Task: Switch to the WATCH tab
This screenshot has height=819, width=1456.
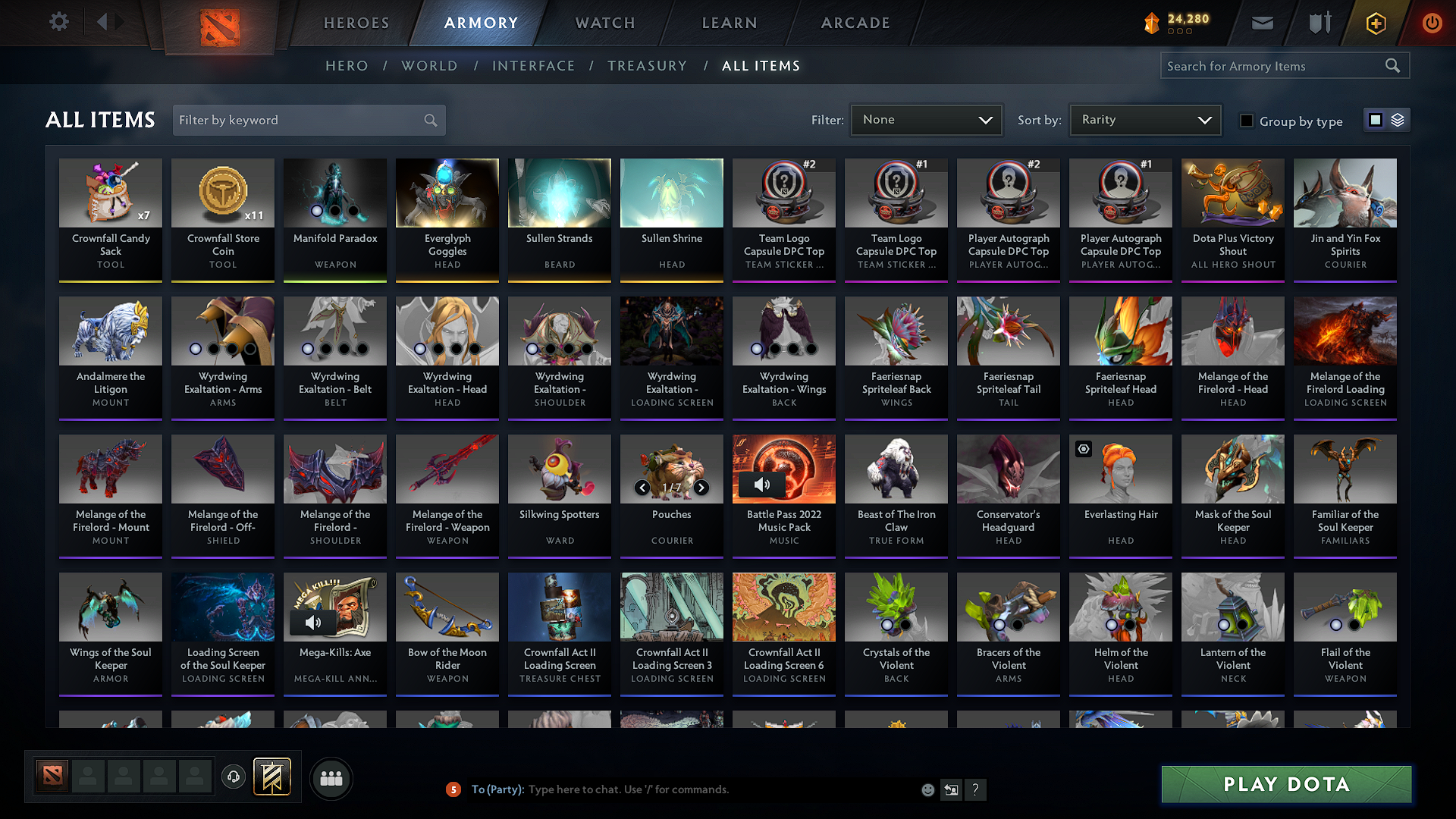Action: pyautogui.click(x=604, y=23)
